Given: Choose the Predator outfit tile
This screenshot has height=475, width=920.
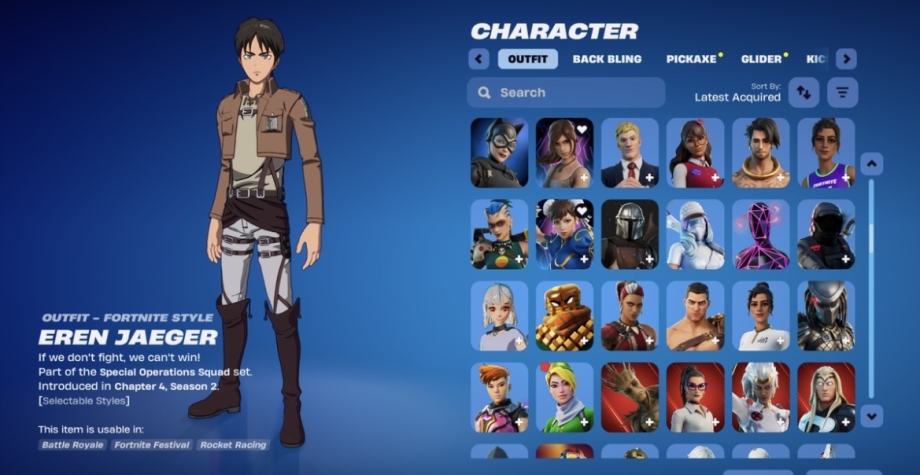Looking at the screenshot, I should [826, 315].
